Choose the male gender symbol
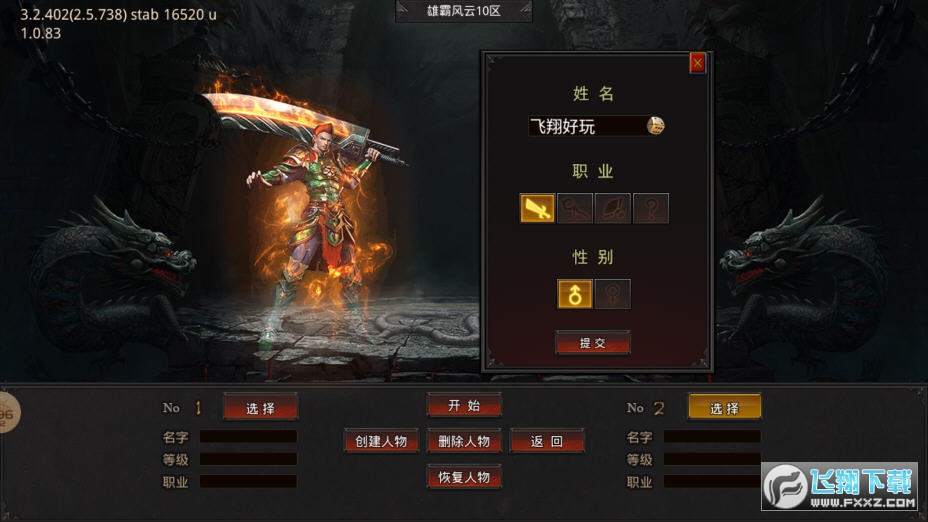Viewport: 928px width, 522px height. click(575, 294)
